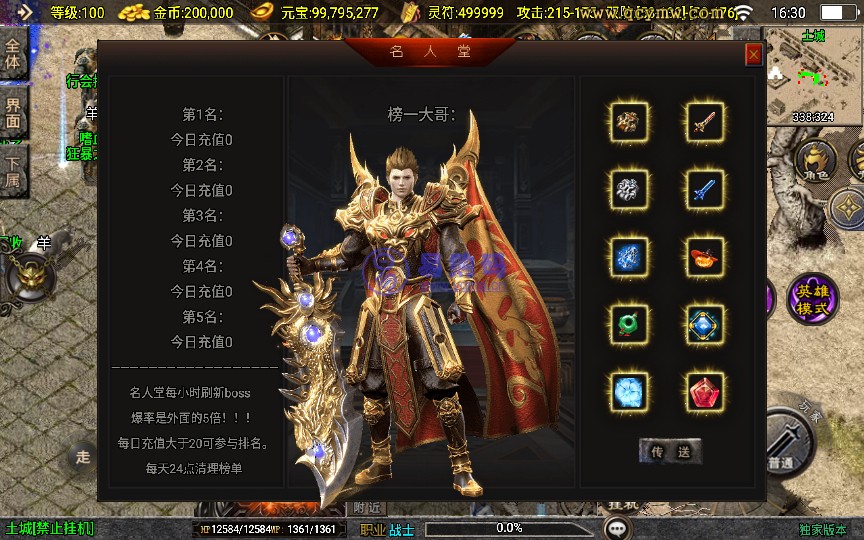Screen dimensions: 864x540
Task: Use the 普通 normal sword attack
Action: [785, 443]
